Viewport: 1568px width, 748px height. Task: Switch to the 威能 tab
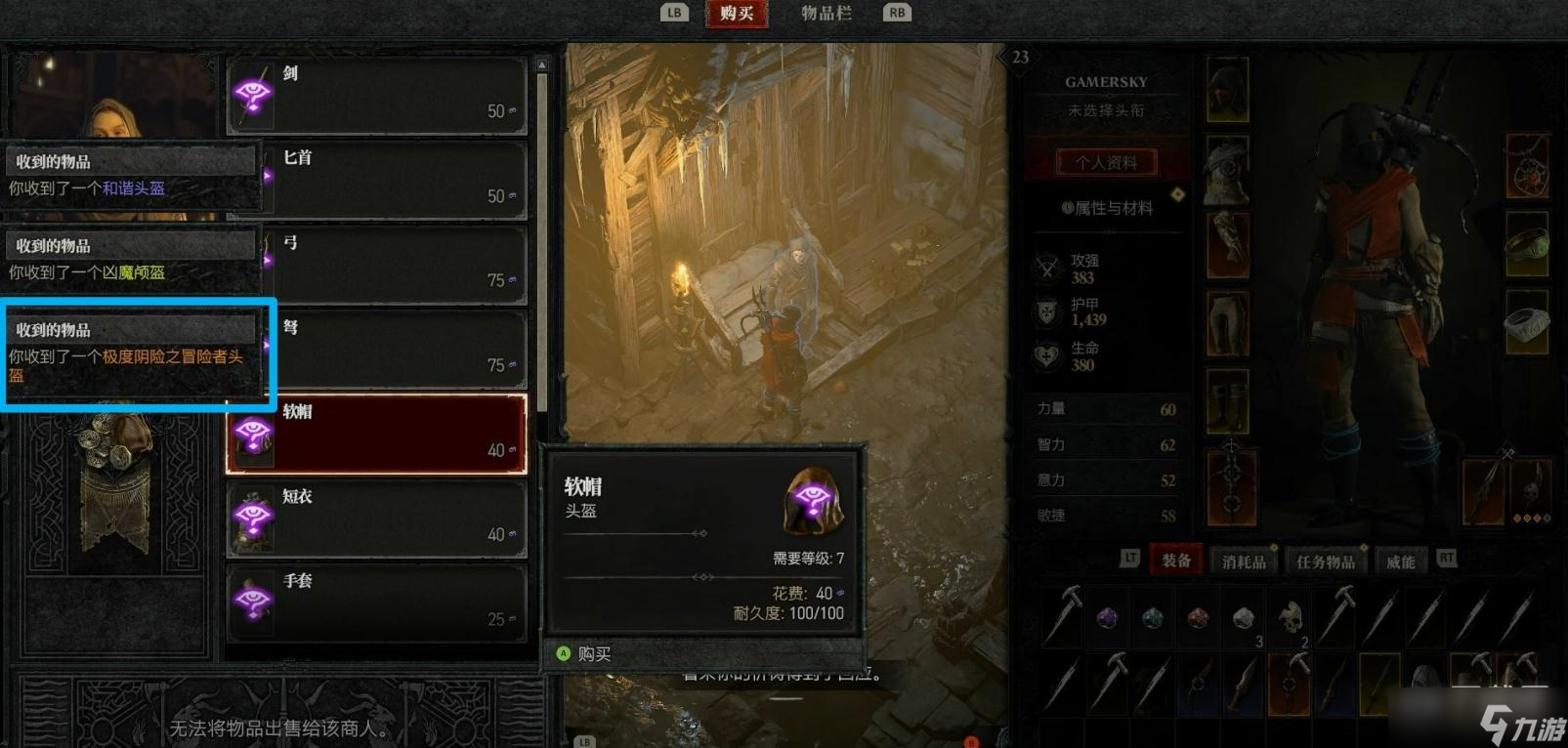(x=1403, y=560)
